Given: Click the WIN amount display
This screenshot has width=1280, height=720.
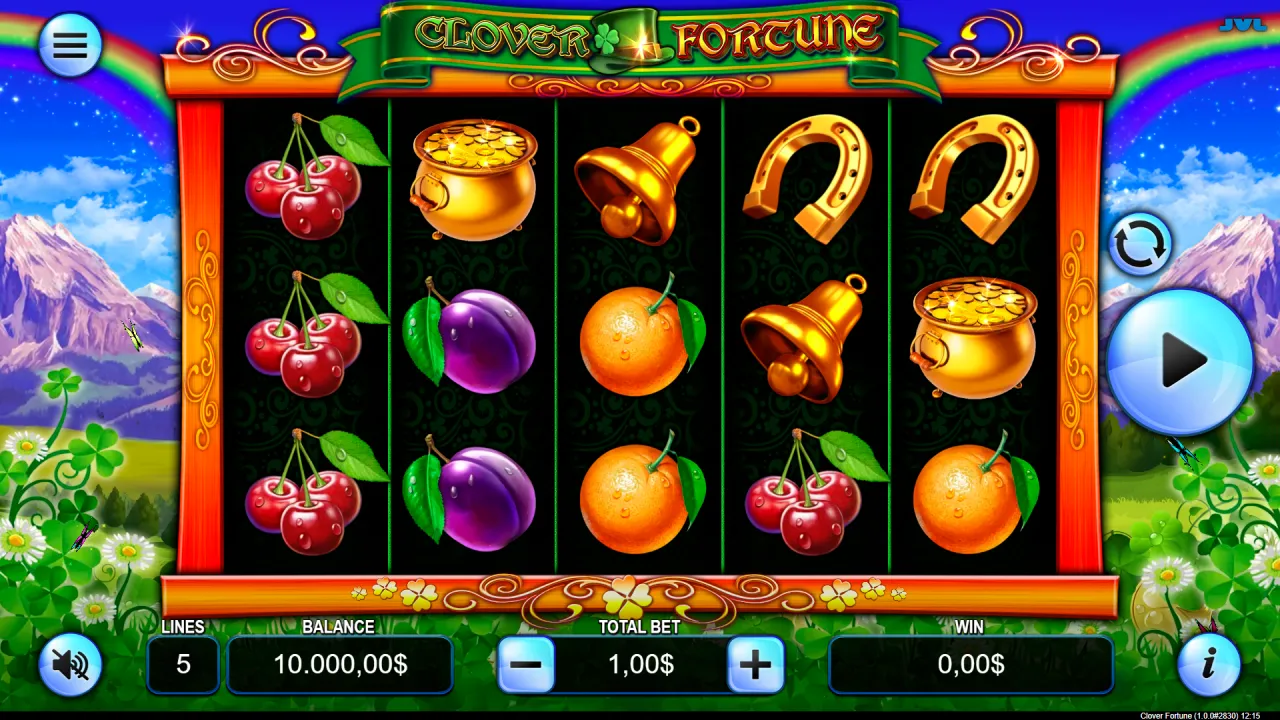Looking at the screenshot, I should tap(970, 664).
